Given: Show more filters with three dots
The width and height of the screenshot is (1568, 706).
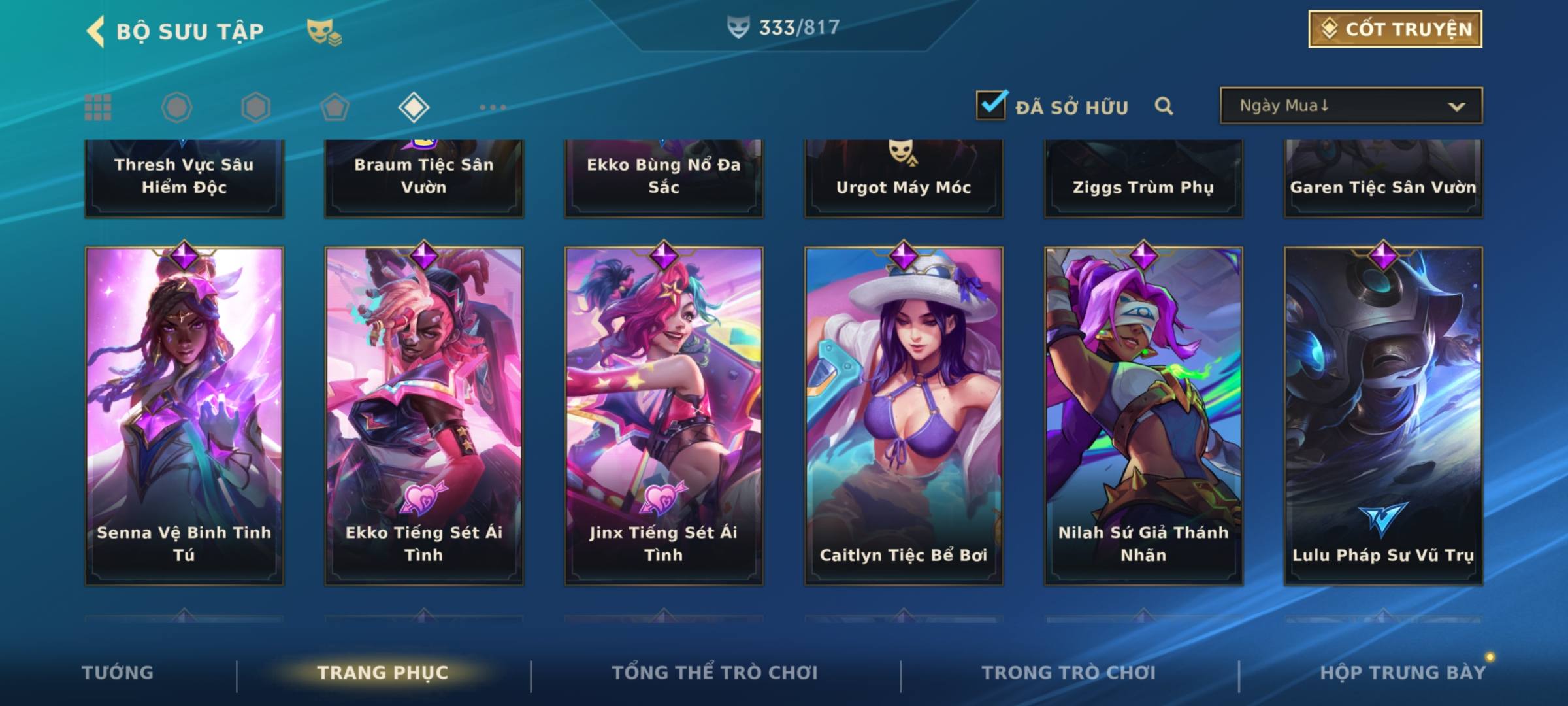Looking at the screenshot, I should coord(493,107).
